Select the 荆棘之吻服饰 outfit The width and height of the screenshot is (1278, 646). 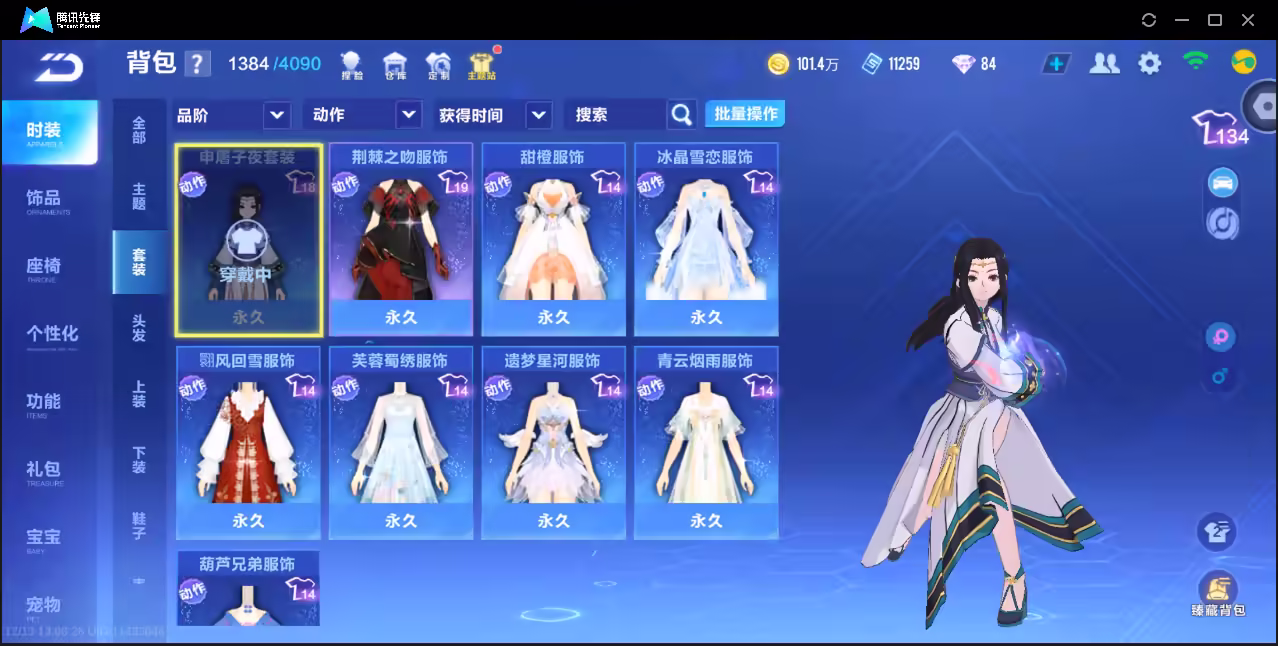(400, 239)
